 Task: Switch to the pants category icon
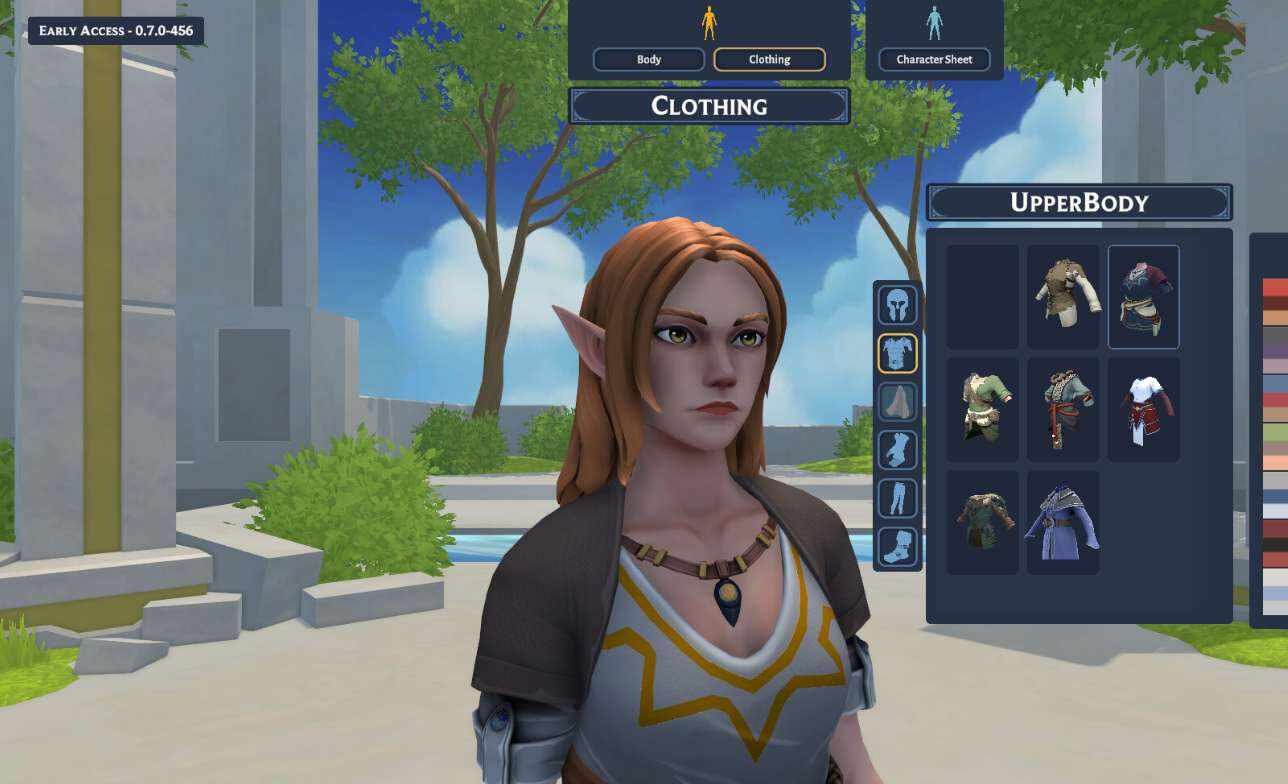(x=898, y=498)
